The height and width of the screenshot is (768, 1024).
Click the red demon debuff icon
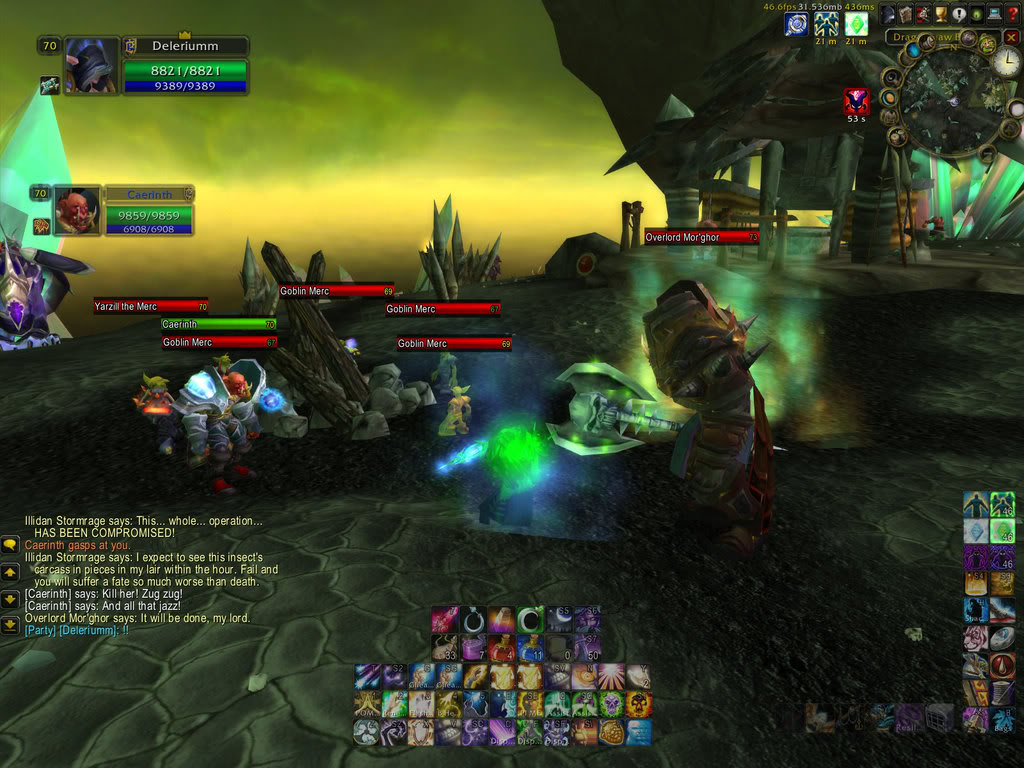click(856, 100)
